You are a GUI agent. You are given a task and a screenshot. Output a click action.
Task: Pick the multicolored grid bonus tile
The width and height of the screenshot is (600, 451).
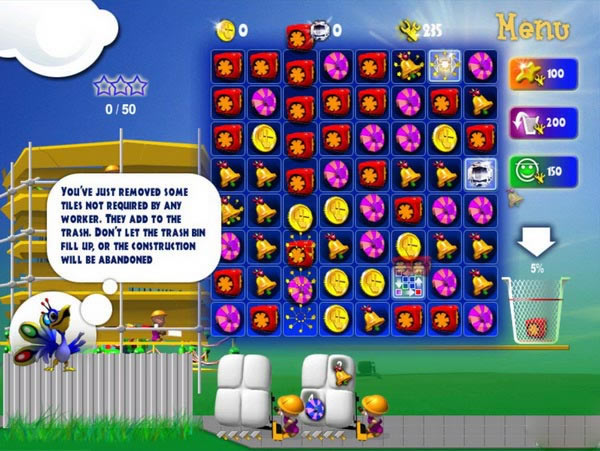(x=409, y=282)
